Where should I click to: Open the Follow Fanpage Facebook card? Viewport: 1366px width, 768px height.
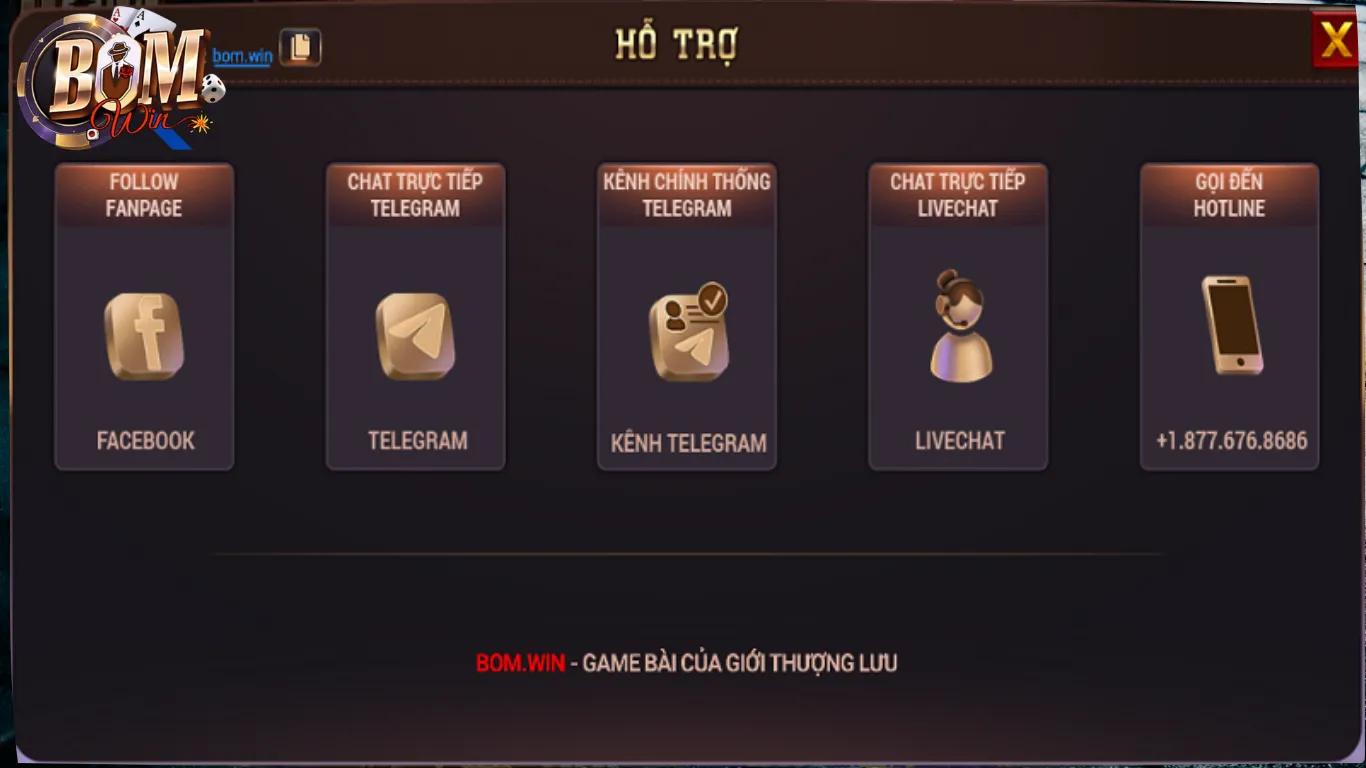(144, 317)
